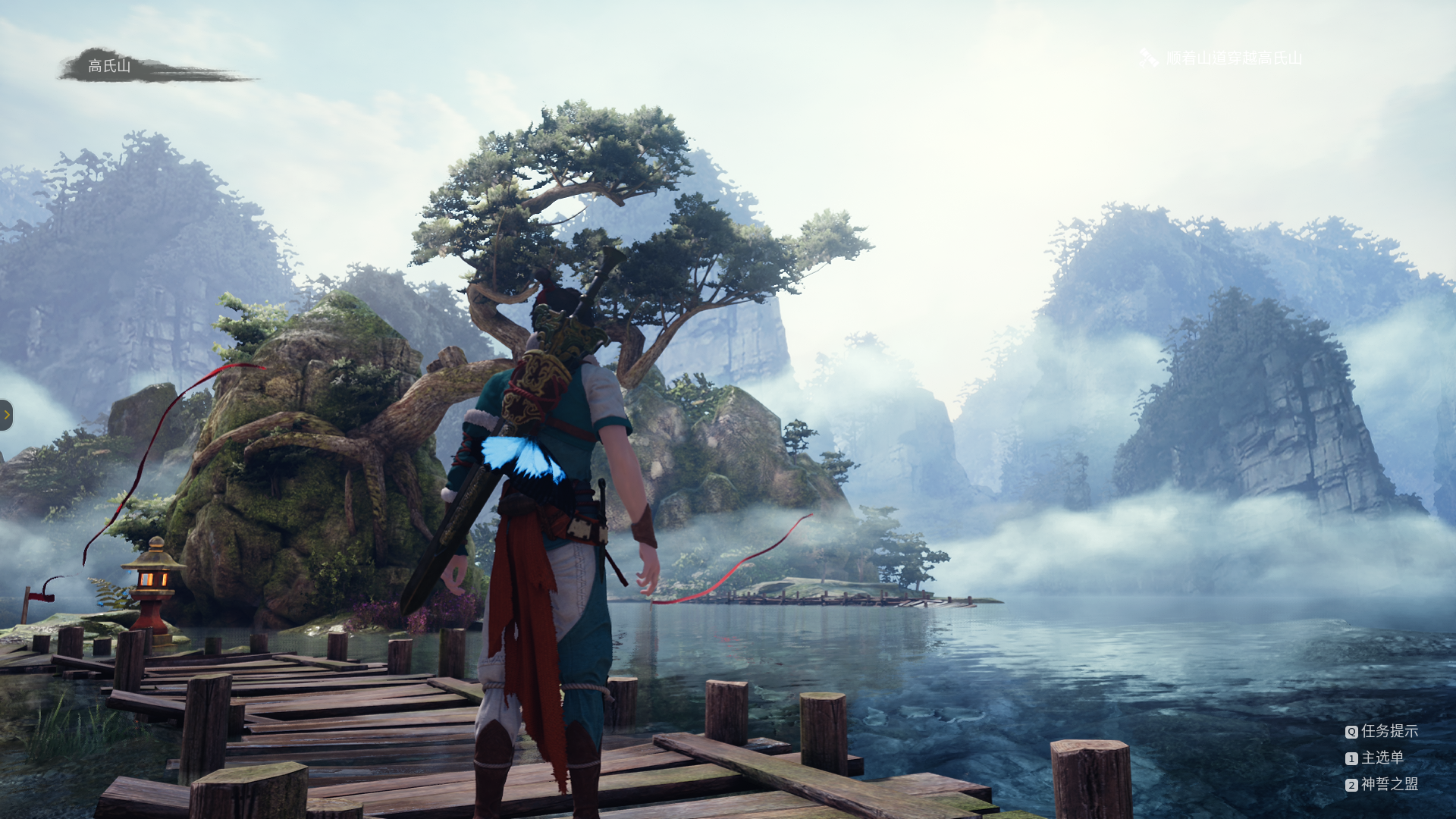Expand the side panel arrow tab
The image size is (1456, 819).
(7, 415)
